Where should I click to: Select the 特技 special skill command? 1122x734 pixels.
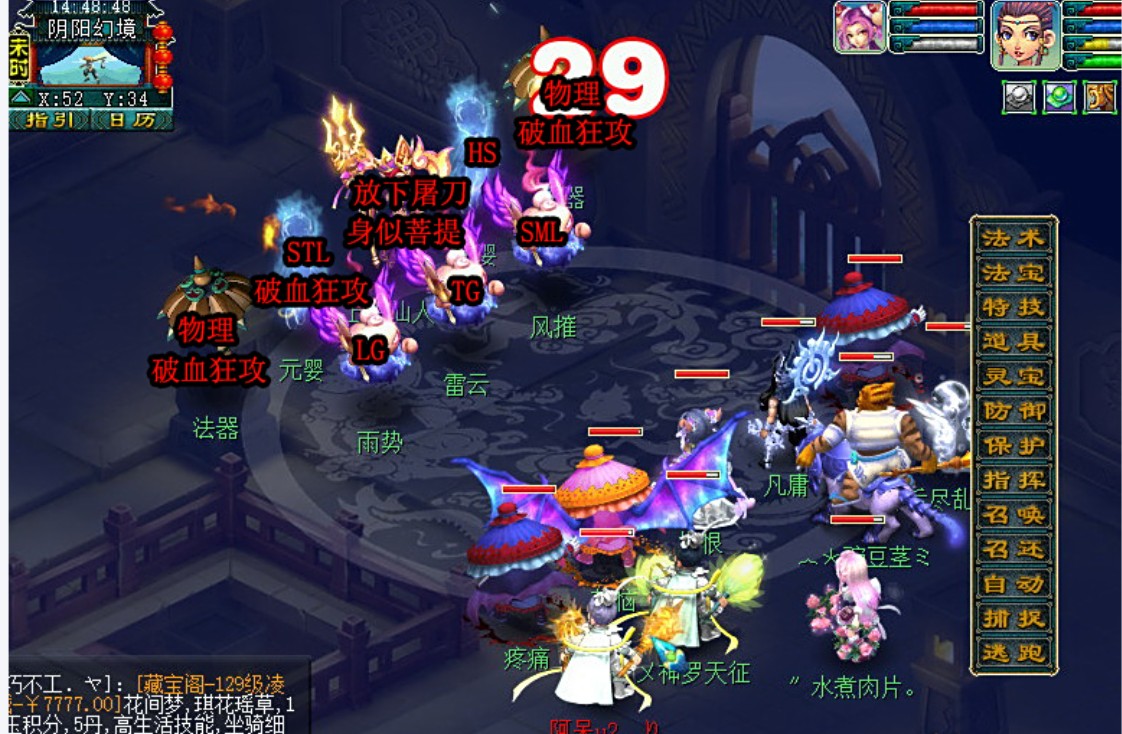pyautogui.click(x=1013, y=307)
